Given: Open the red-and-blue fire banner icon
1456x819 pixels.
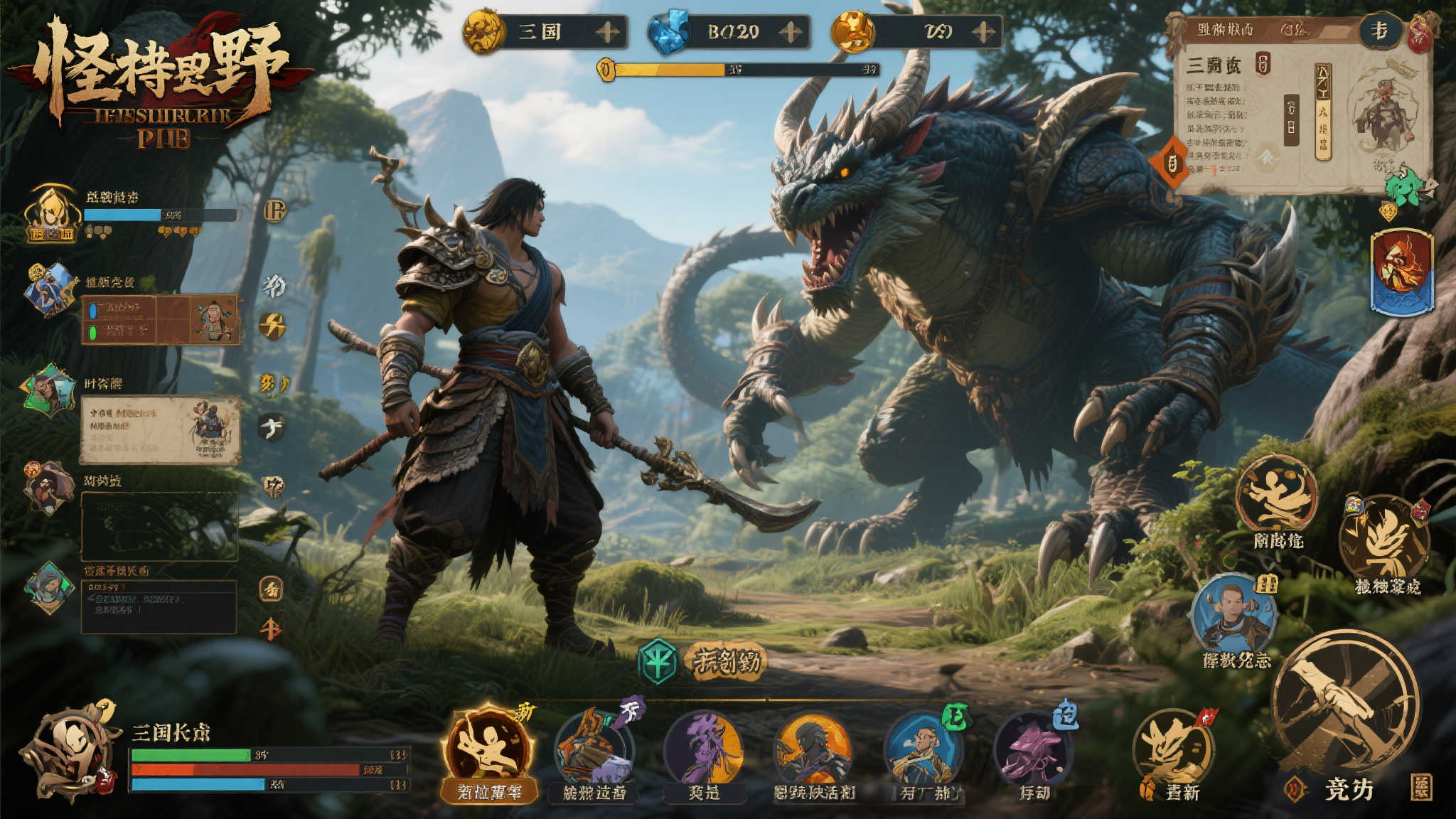Looking at the screenshot, I should coord(1401,272).
